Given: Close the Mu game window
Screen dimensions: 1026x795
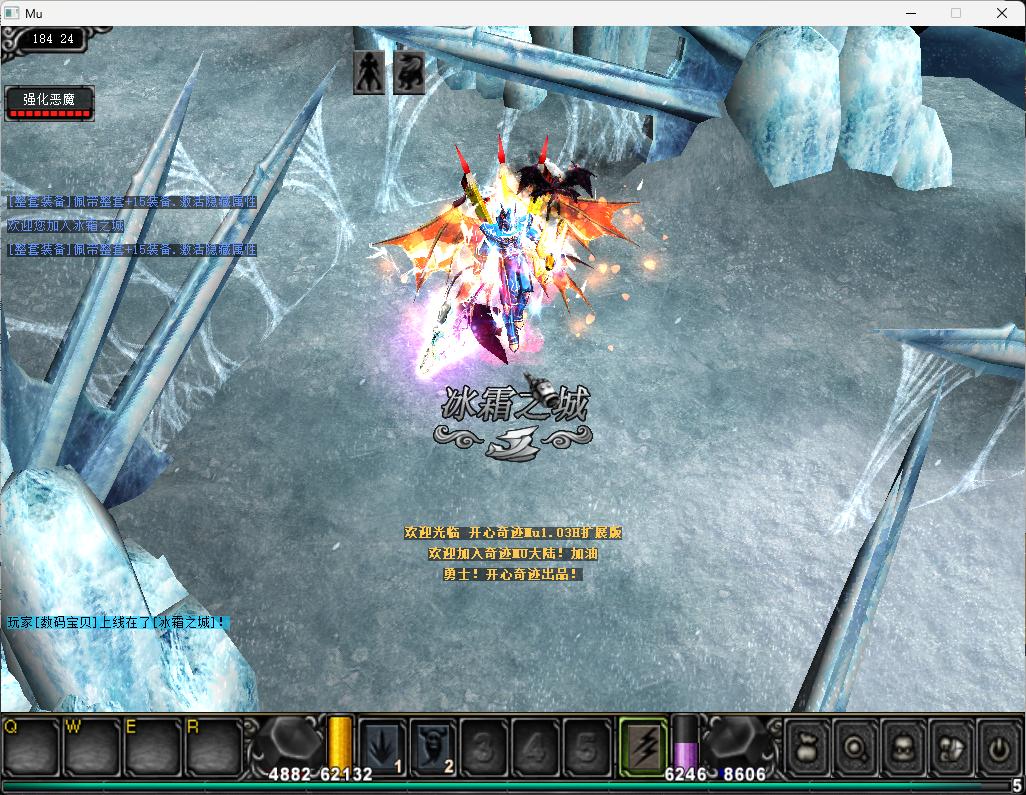Looking at the screenshot, I should coord(1002,13).
